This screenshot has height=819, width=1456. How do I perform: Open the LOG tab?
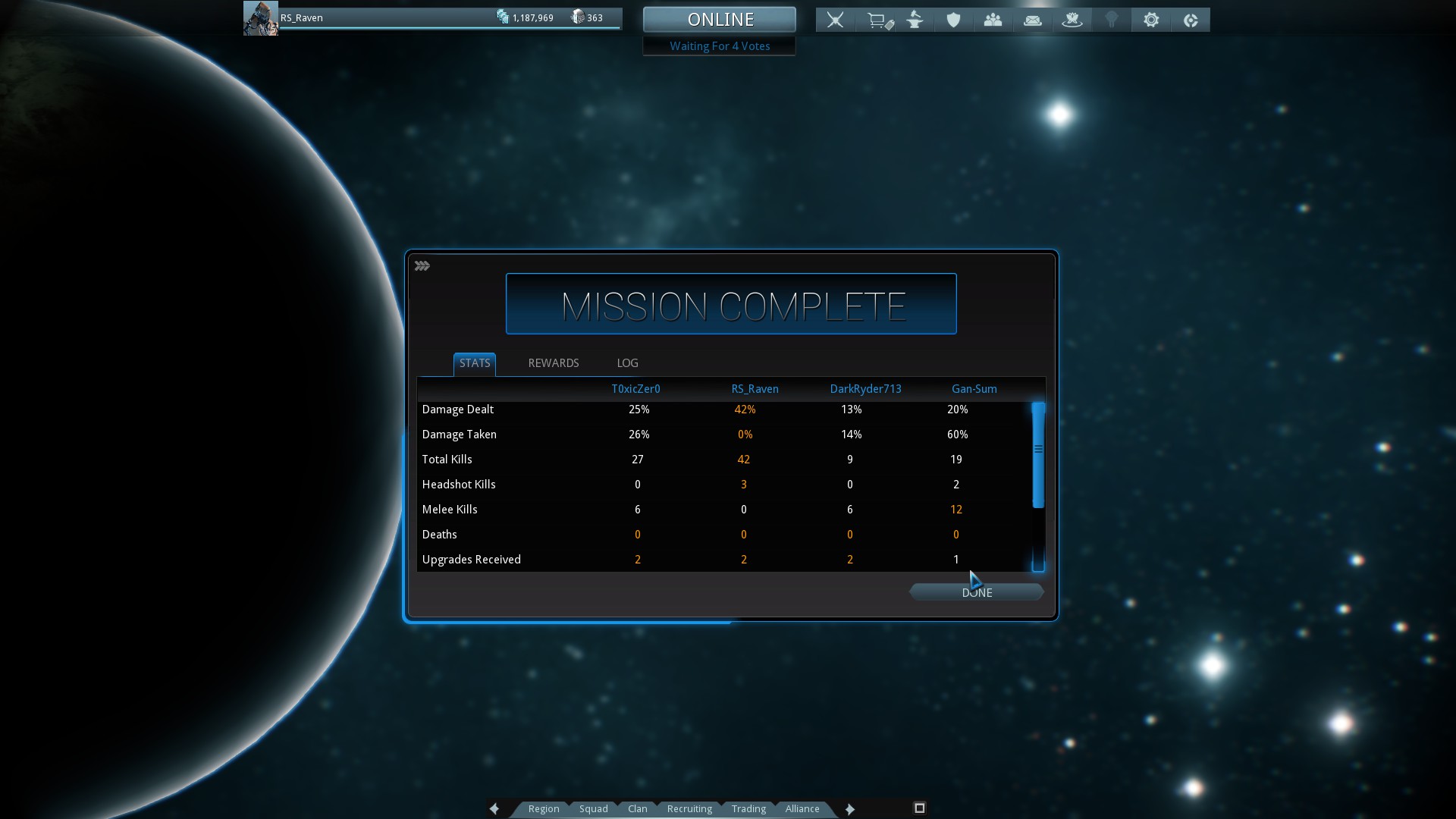[627, 363]
